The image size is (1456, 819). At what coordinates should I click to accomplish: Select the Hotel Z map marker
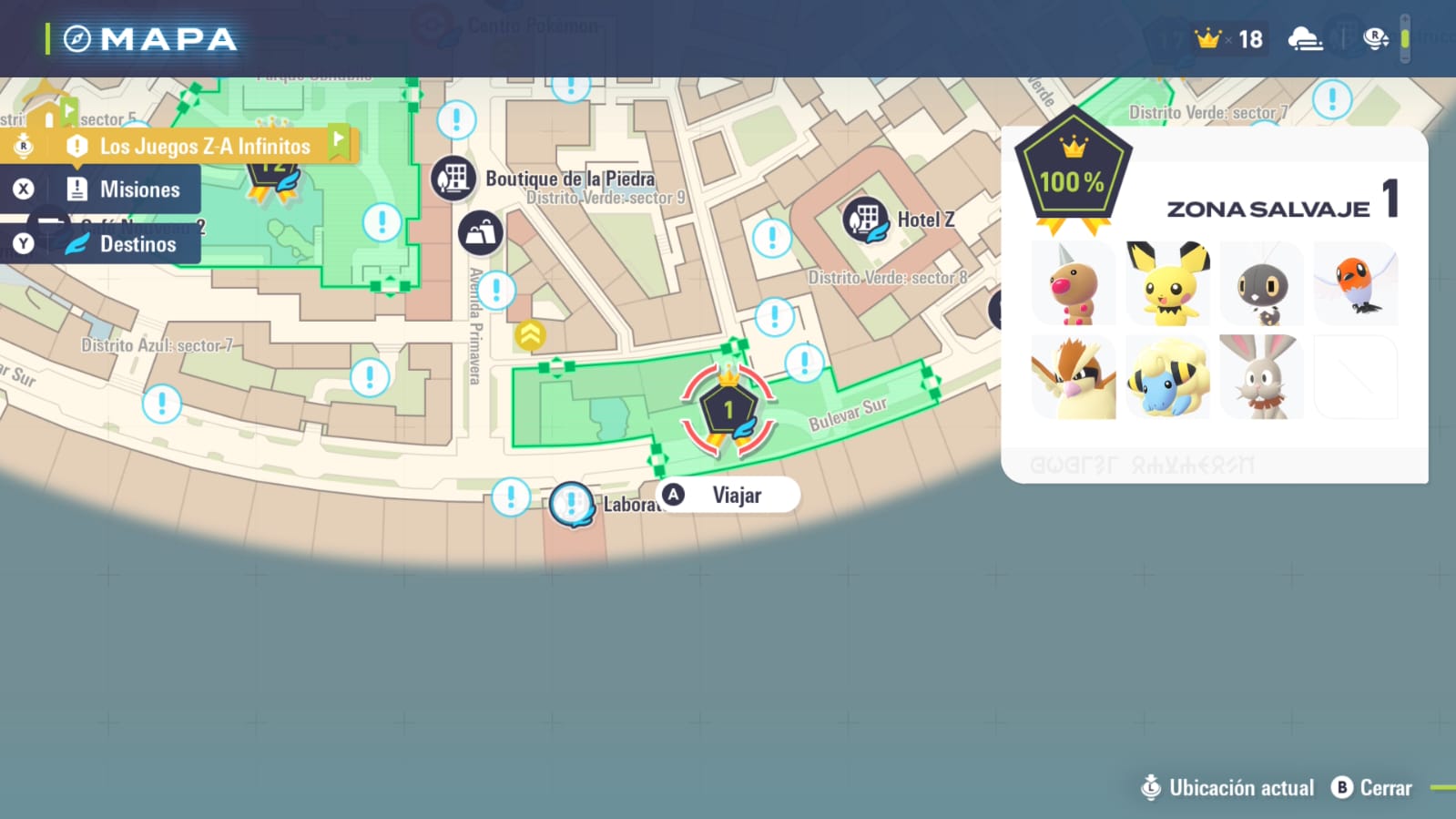[865, 220]
